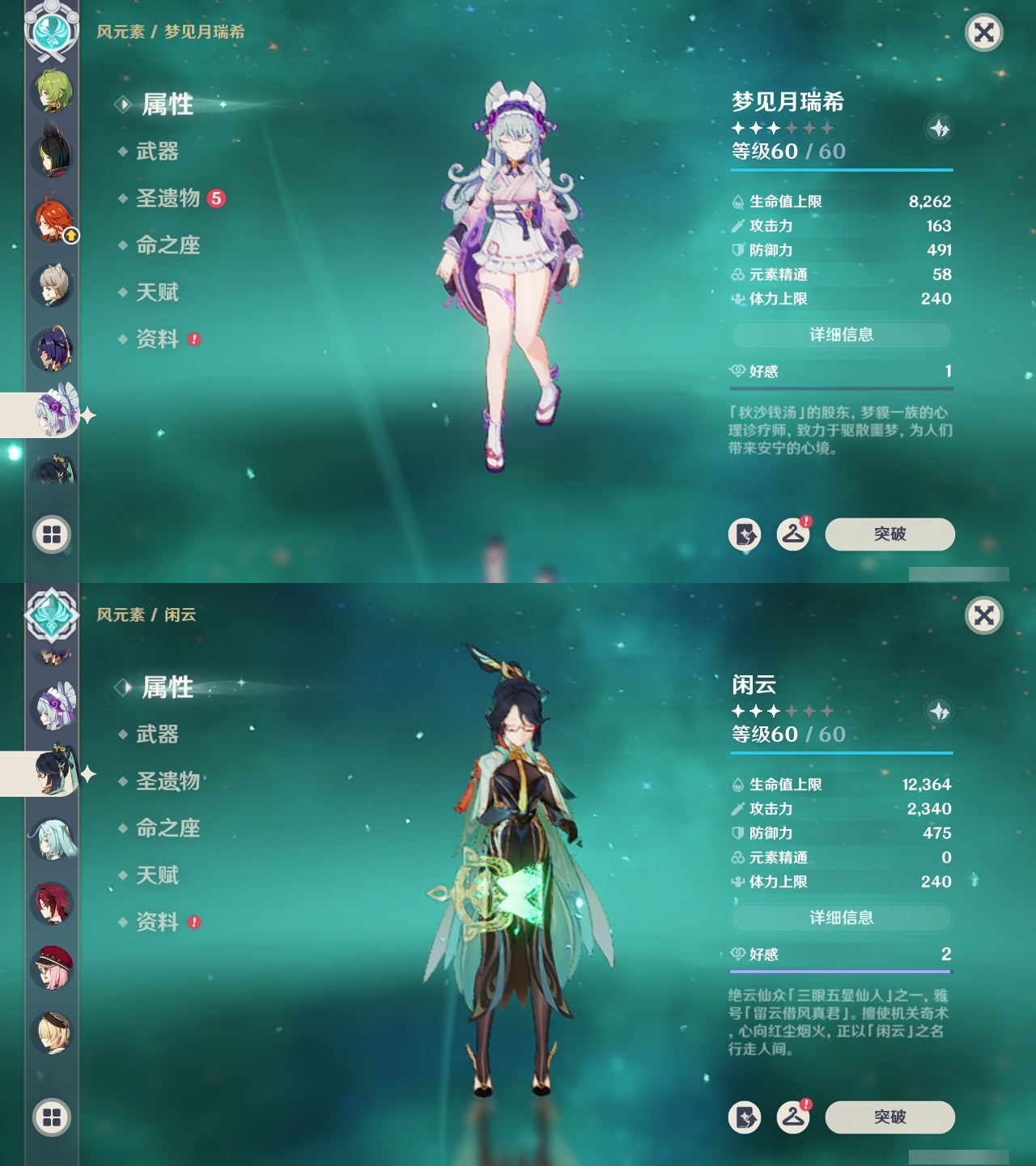Click the sword icon beside Xianyun's 攻击力 stat
This screenshot has height=1166, width=1036.
pyautogui.click(x=737, y=809)
